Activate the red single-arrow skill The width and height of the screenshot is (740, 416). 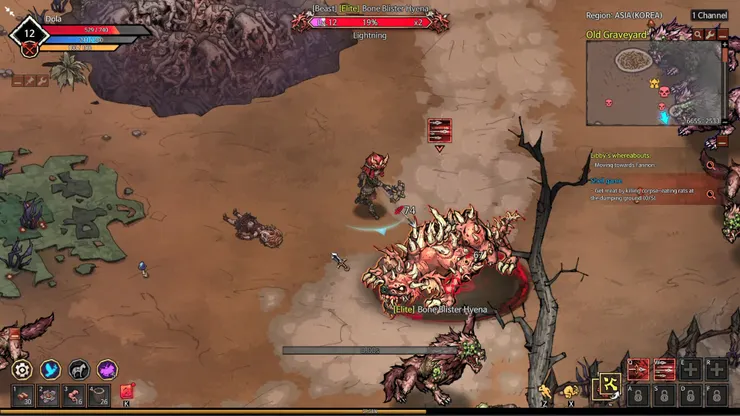(637, 369)
